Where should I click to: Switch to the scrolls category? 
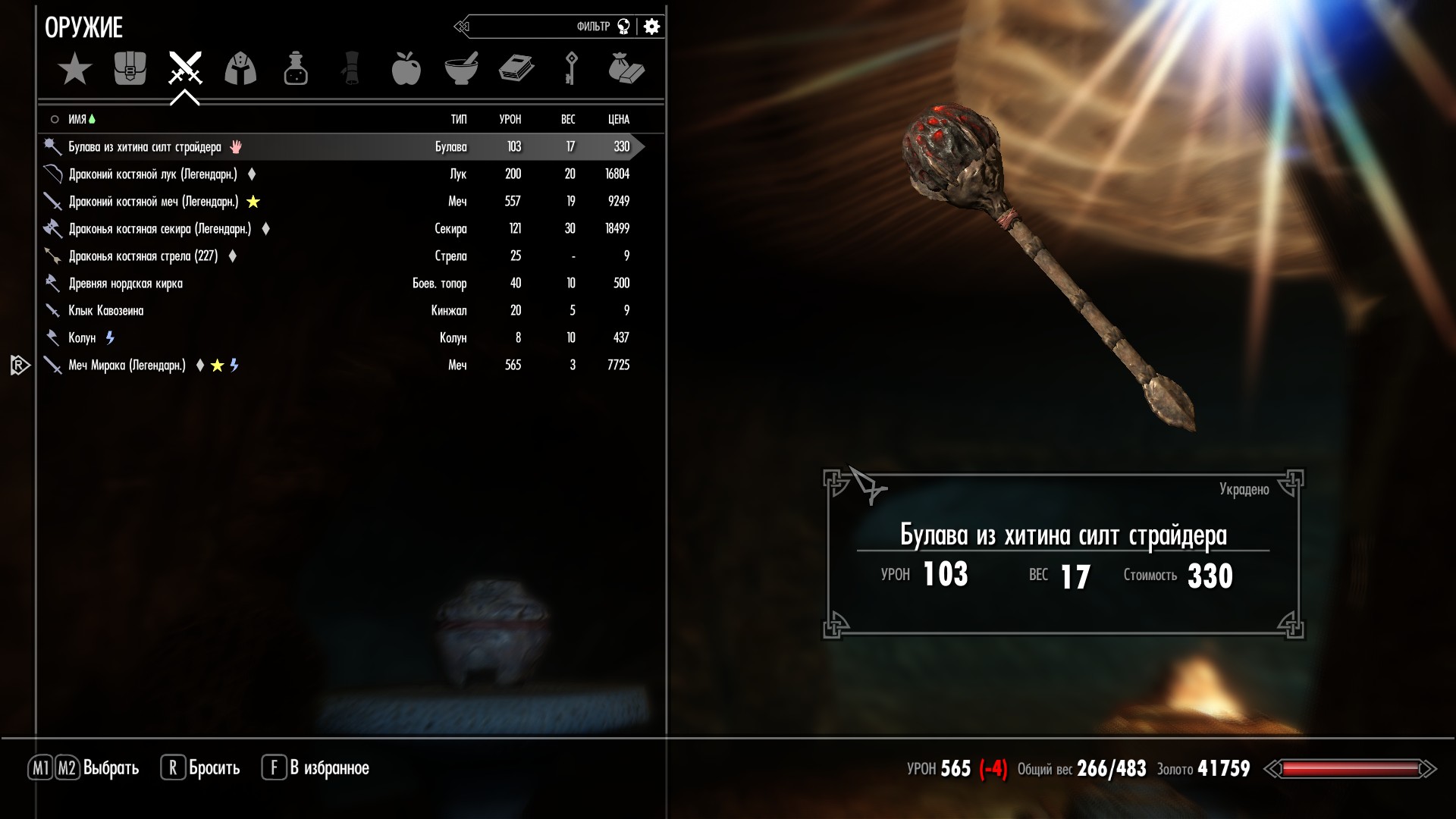pyautogui.click(x=351, y=69)
